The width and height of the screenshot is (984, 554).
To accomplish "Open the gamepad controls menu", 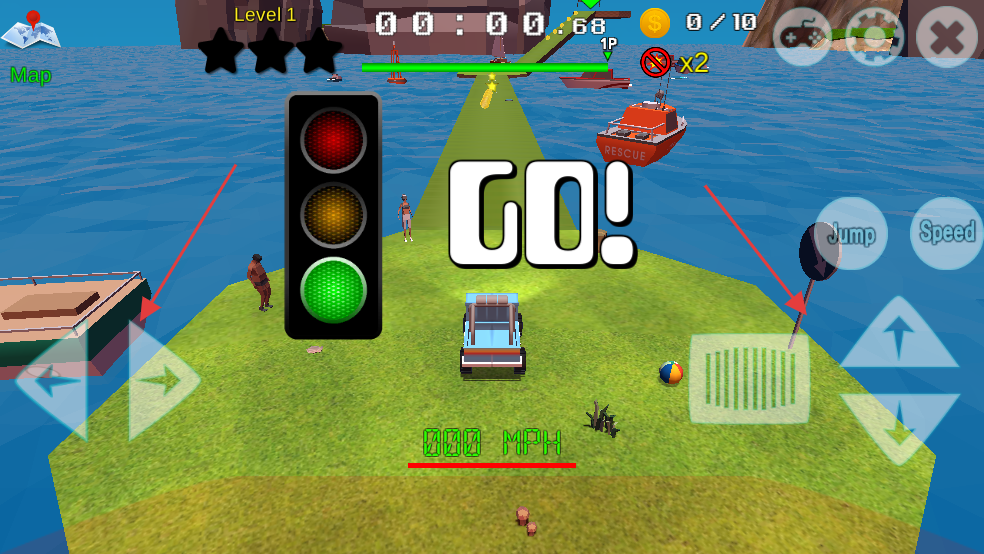I will pyautogui.click(x=801, y=37).
